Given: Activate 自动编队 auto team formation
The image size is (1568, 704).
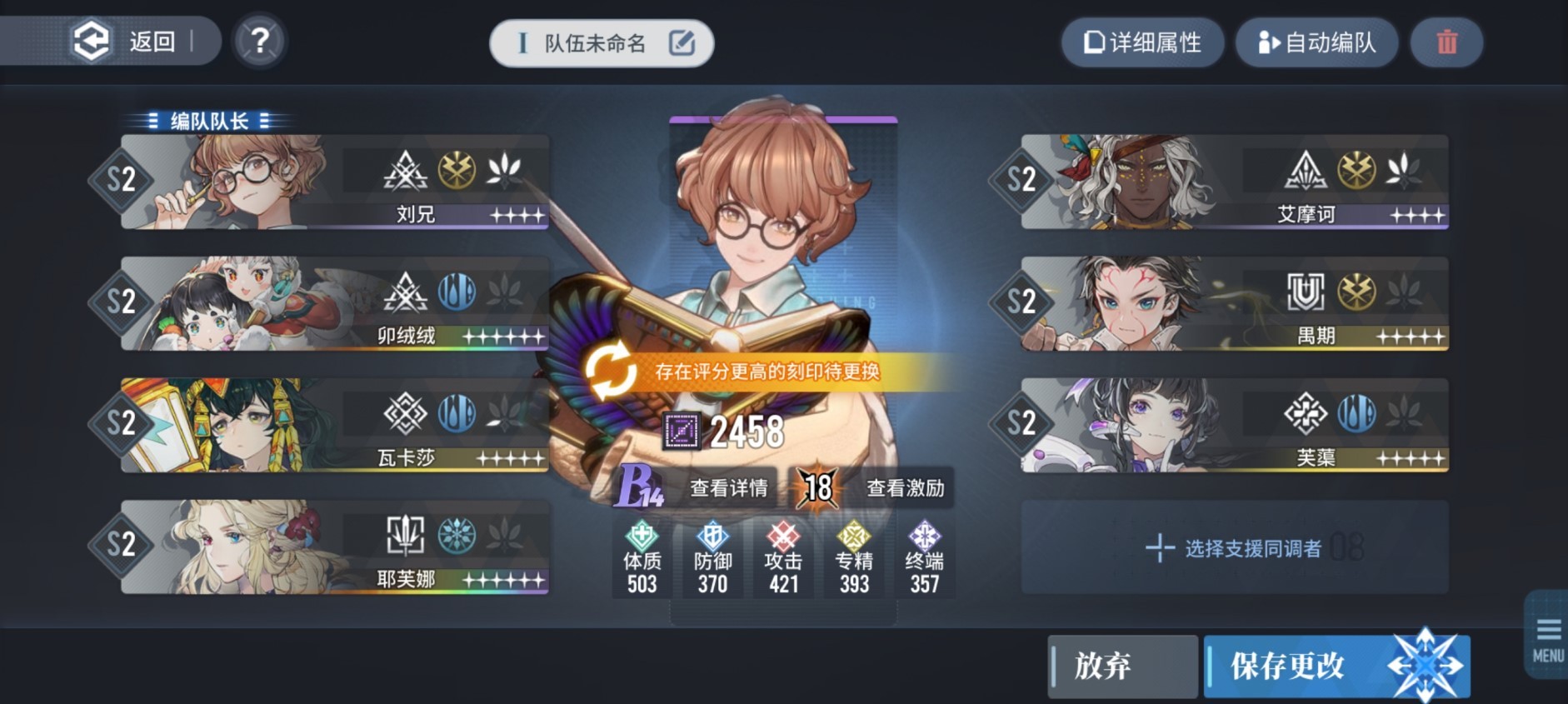Looking at the screenshot, I should click(x=1316, y=42).
